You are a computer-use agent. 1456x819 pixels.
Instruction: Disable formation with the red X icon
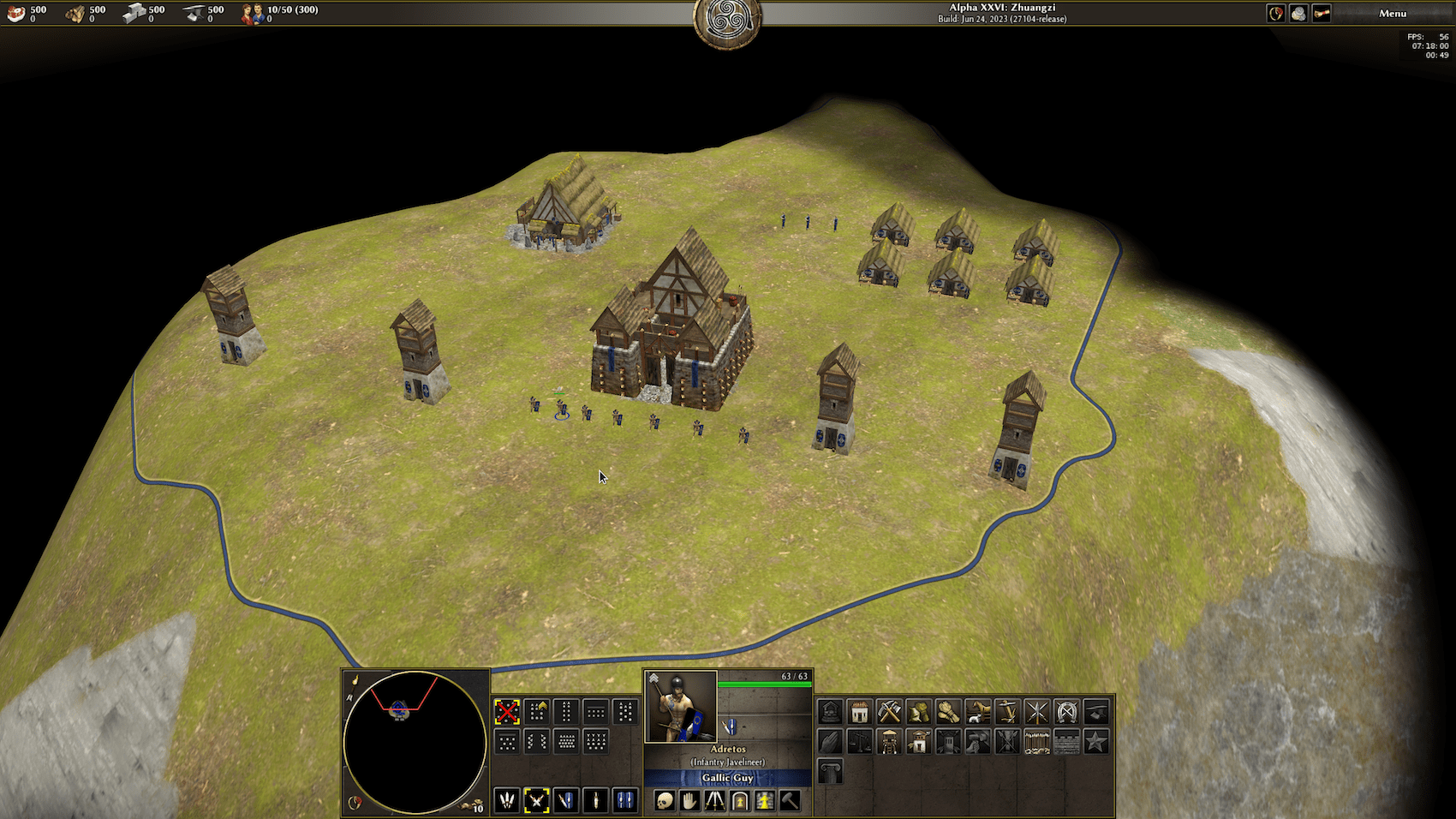click(507, 711)
